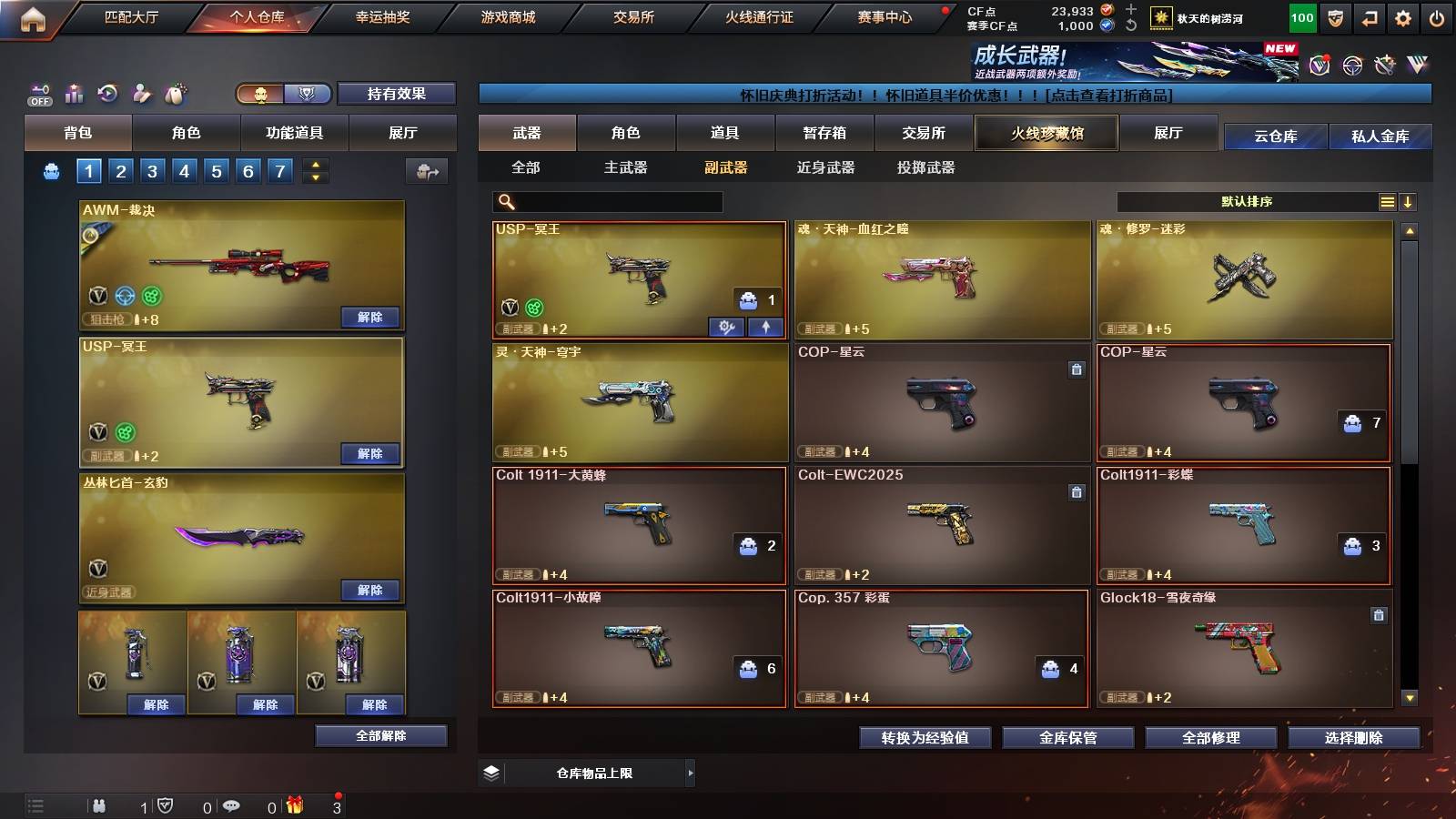This screenshot has width=1456, height=819.
Task: Switch to the 近身武器 tab
Action: 824,167
